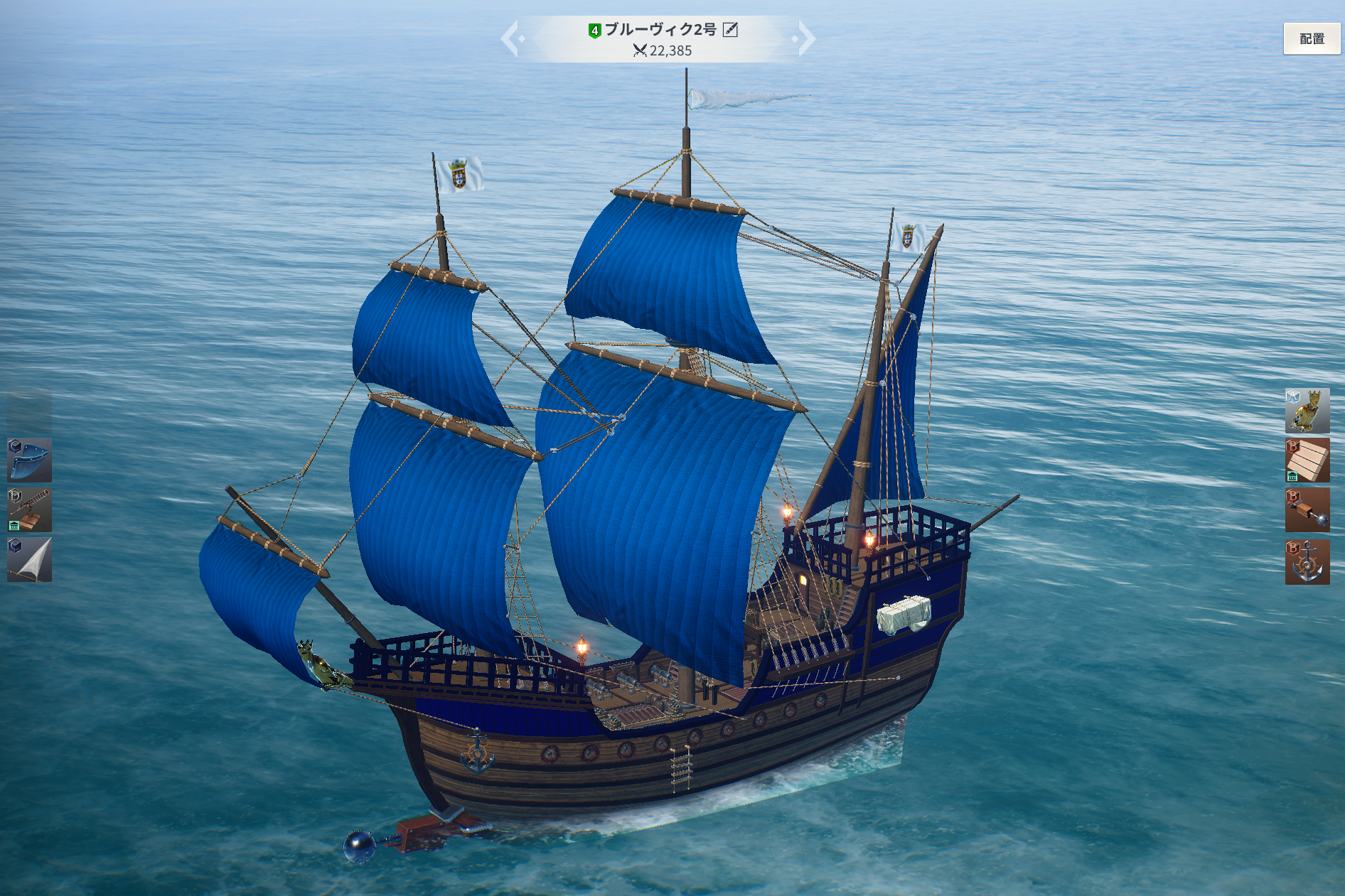
Task: Choose the white sail equipment slot
Action: point(29,560)
